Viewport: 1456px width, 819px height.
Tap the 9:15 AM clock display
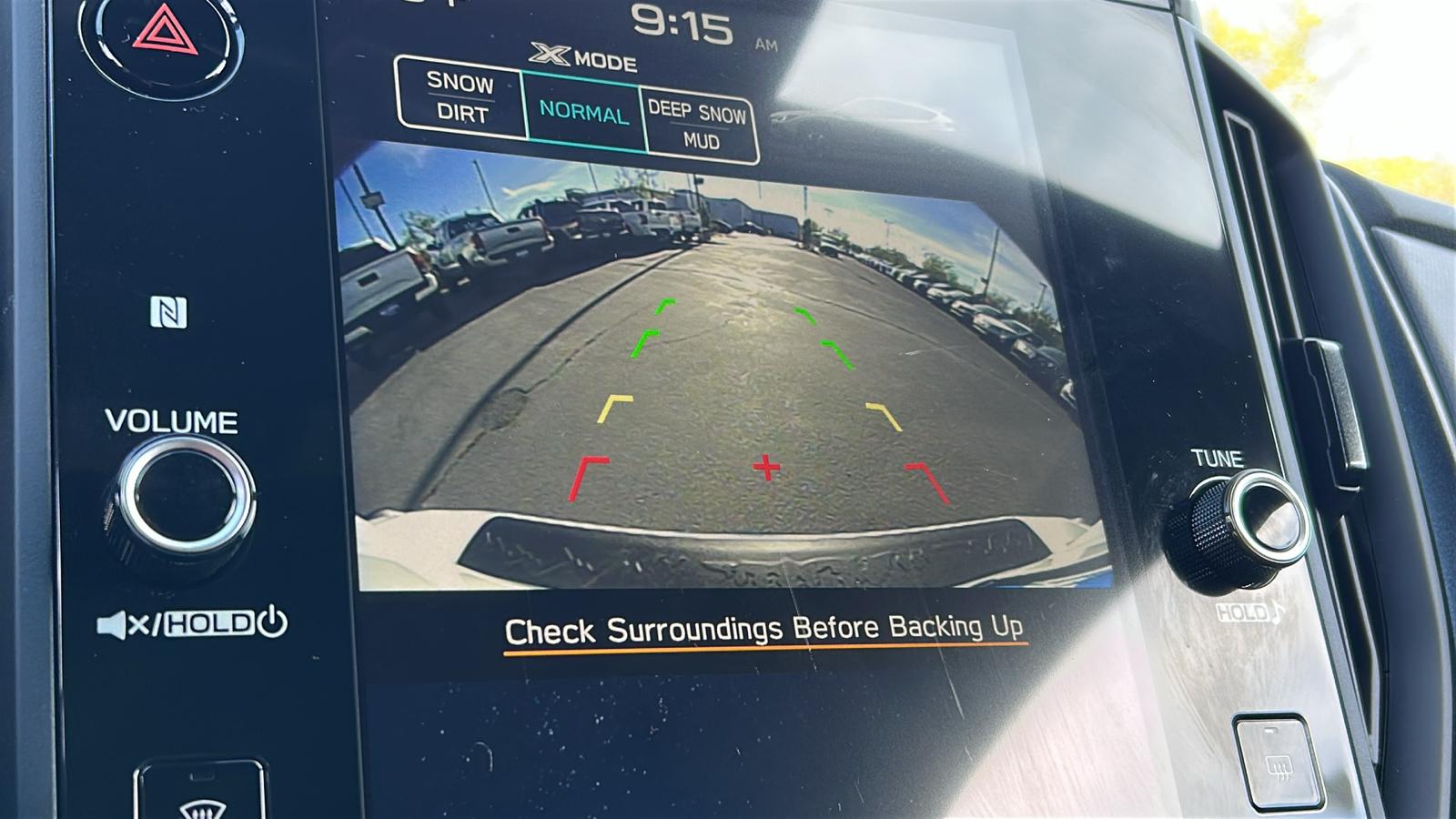687,25
